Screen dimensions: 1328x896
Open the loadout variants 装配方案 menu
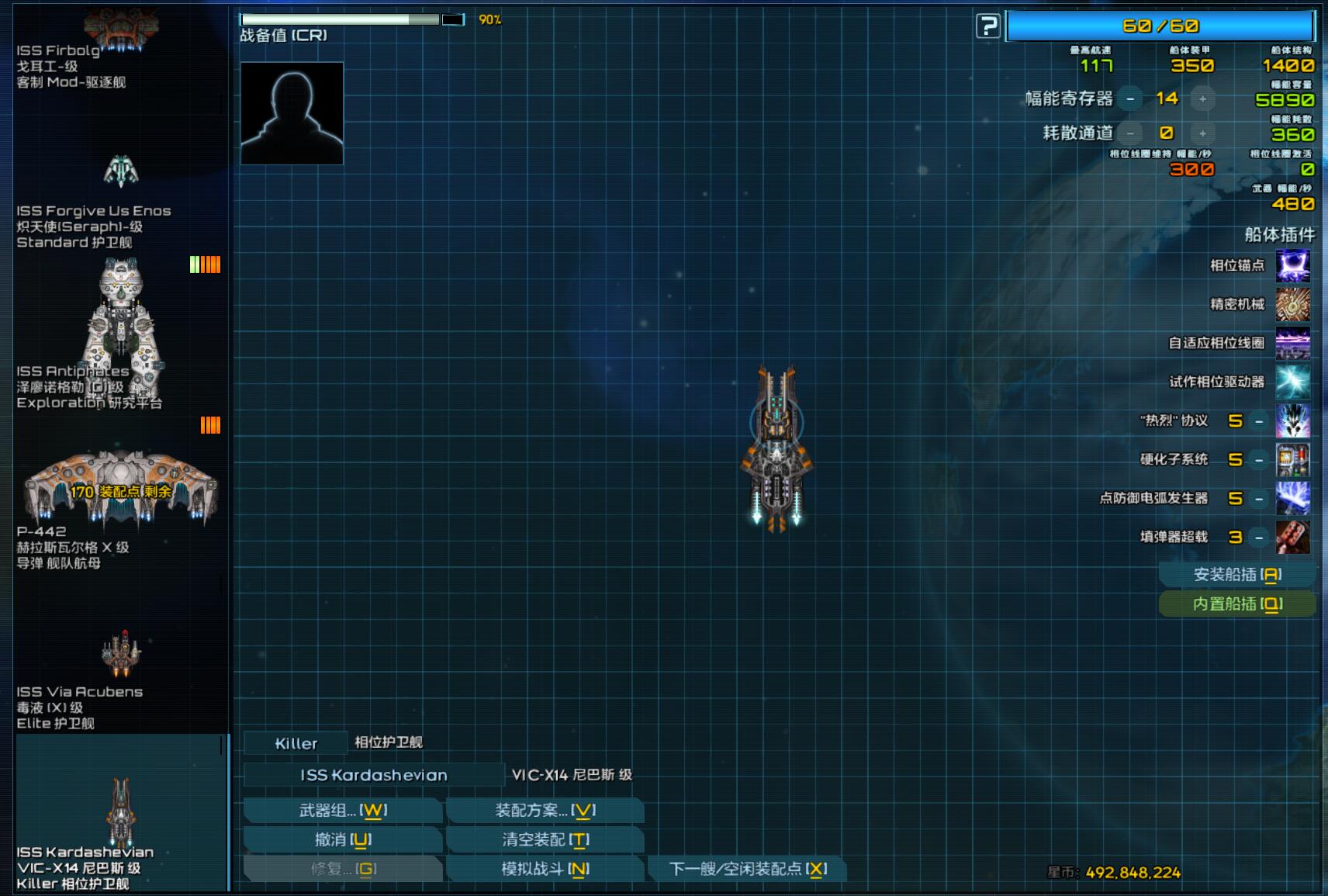click(545, 811)
